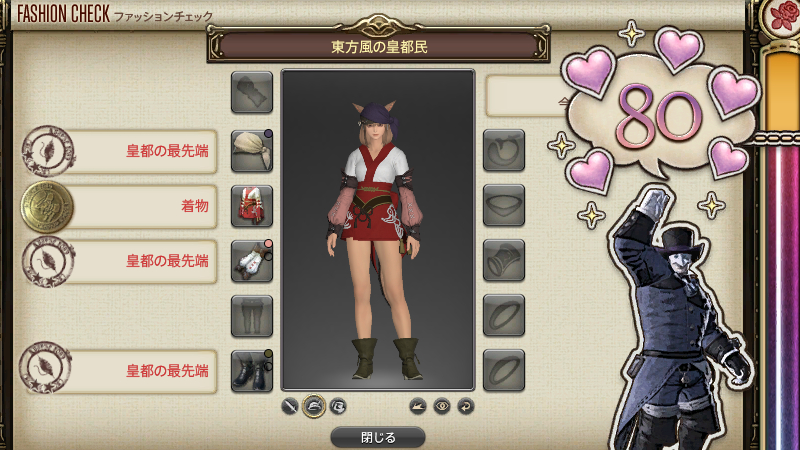Image resolution: width=800 pixels, height=450 pixels.
Task: Close the Fashion Check window
Action: coord(377,437)
